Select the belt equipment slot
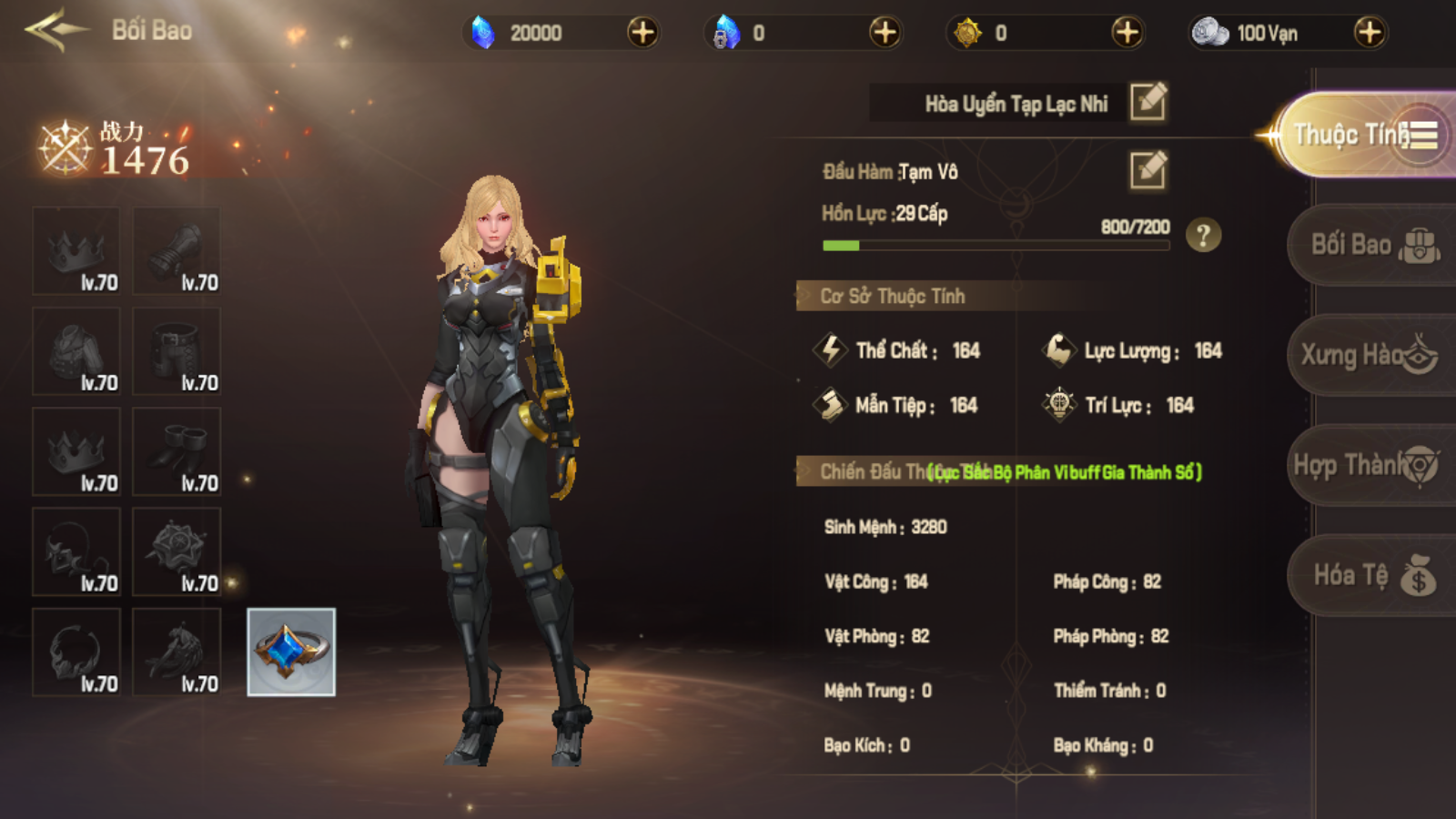The width and height of the screenshot is (1456, 819). pyautogui.click(x=177, y=351)
